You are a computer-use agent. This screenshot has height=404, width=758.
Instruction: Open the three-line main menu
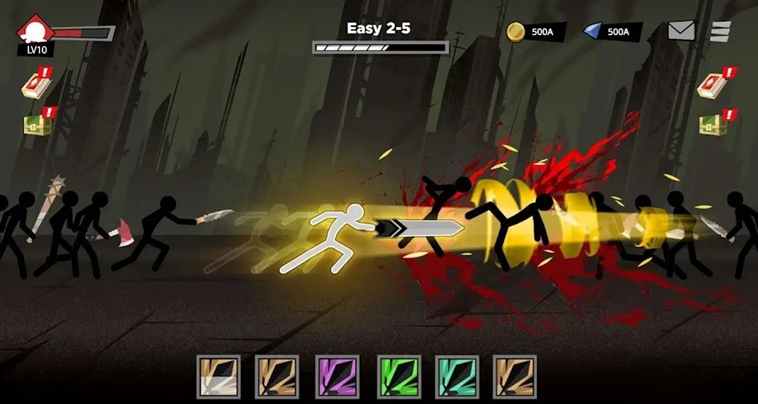click(720, 31)
